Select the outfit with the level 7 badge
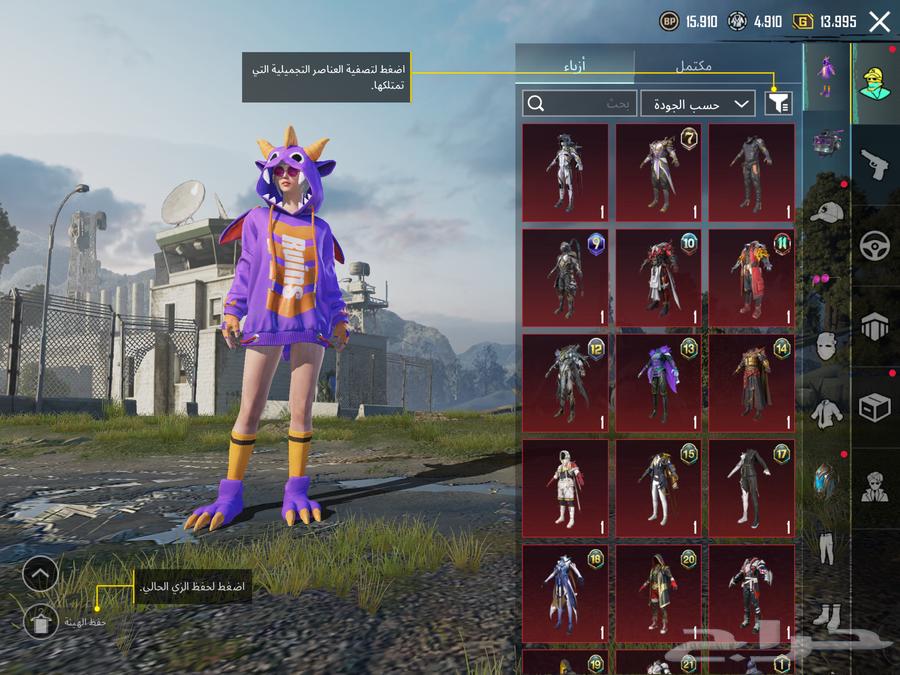 click(657, 172)
